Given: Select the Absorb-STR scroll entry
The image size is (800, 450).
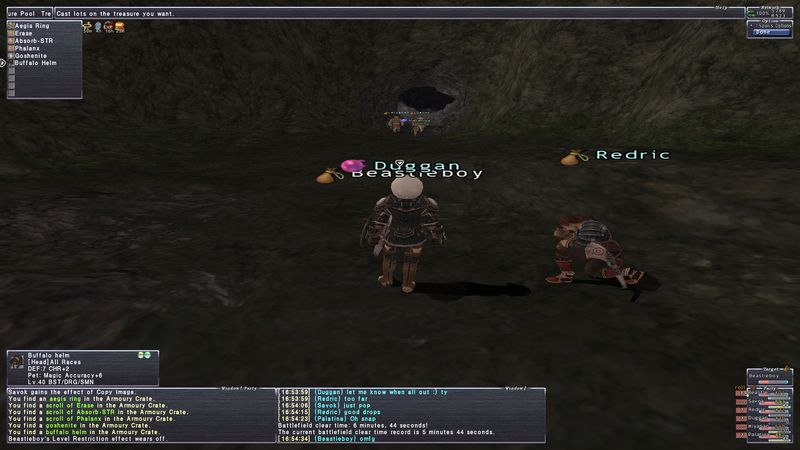Looking at the screenshot, I should [34, 40].
